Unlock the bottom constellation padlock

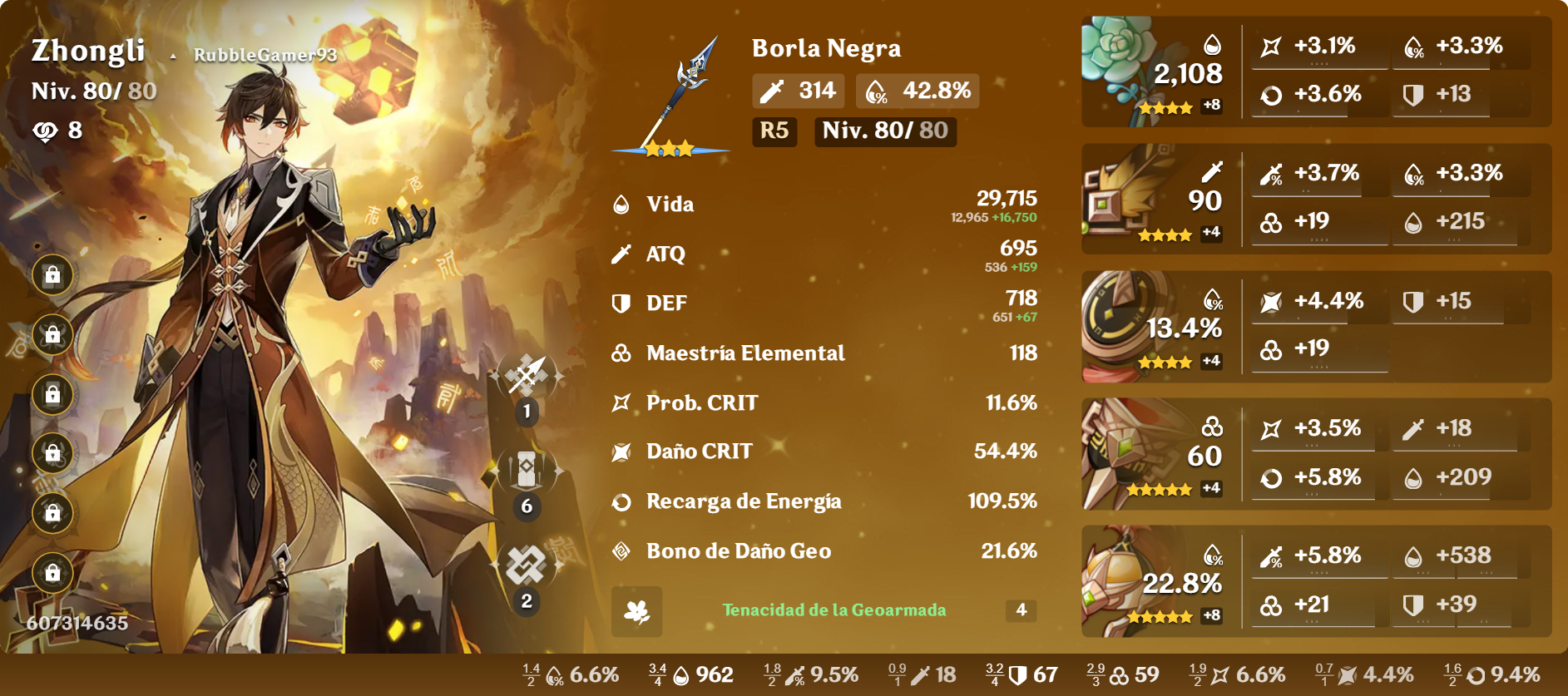52,574
